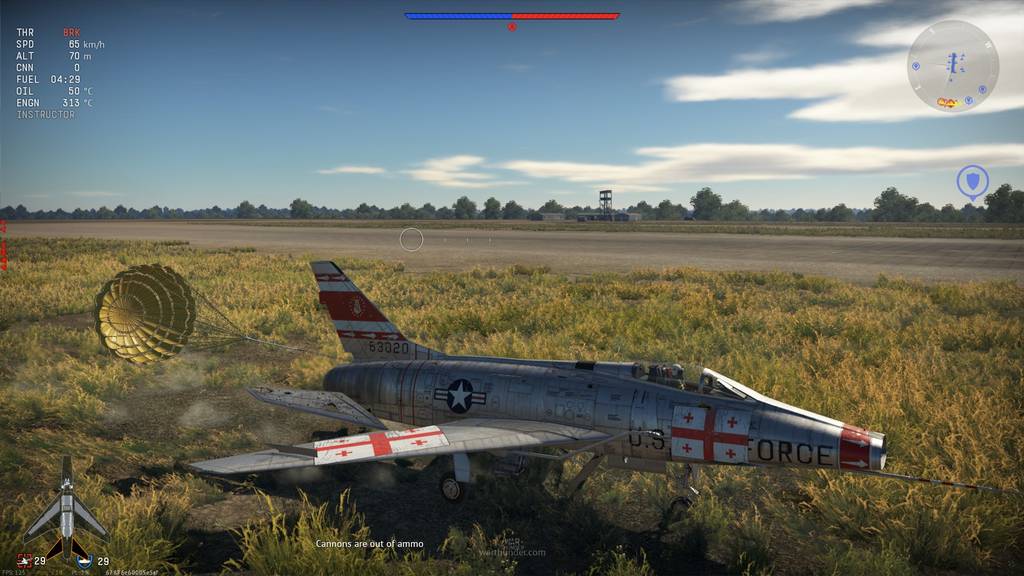The width and height of the screenshot is (1024, 576).
Task: Select the blue tank team icon
Action: [85, 561]
